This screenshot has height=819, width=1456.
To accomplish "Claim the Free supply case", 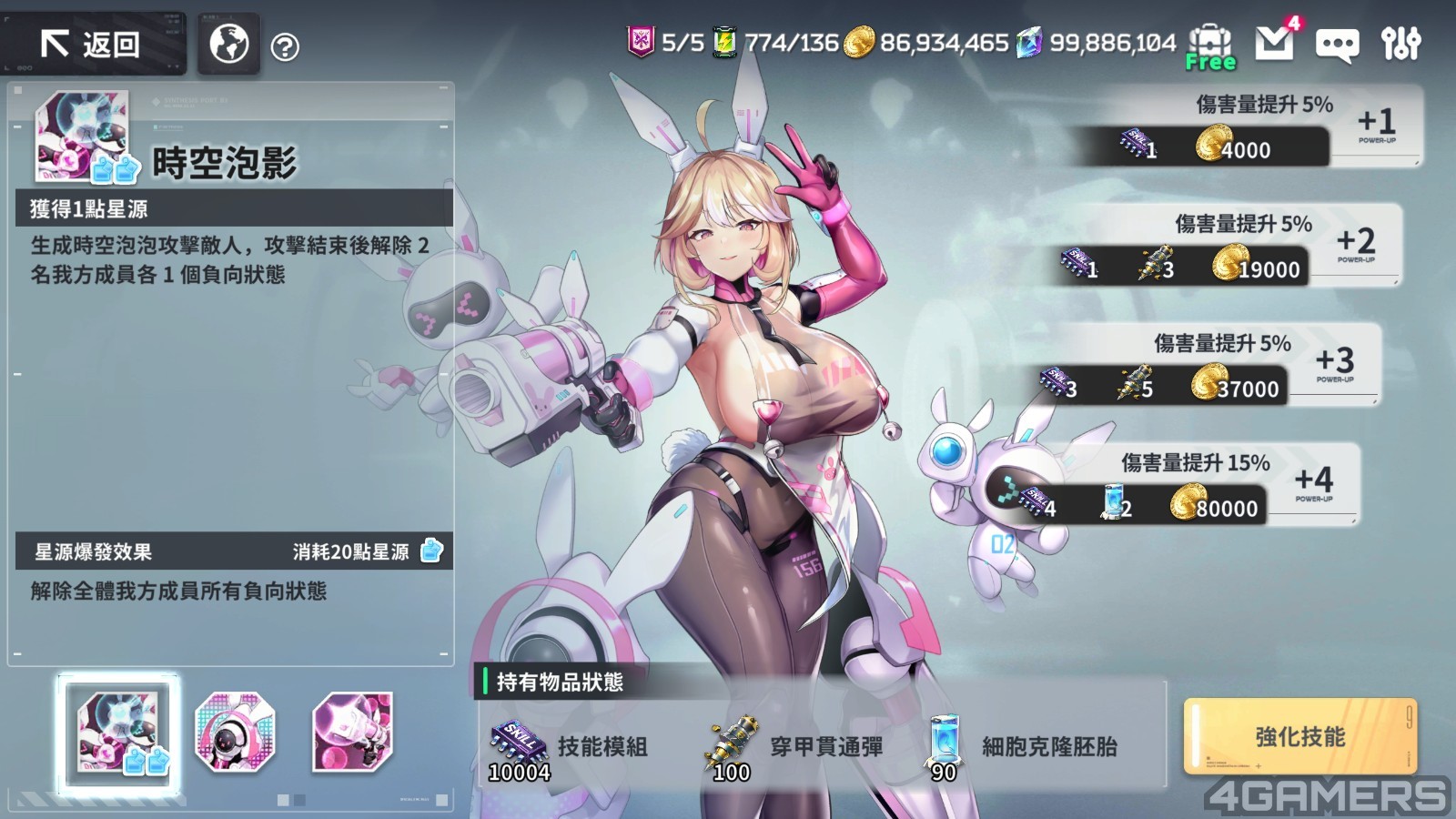I will tap(1210, 45).
